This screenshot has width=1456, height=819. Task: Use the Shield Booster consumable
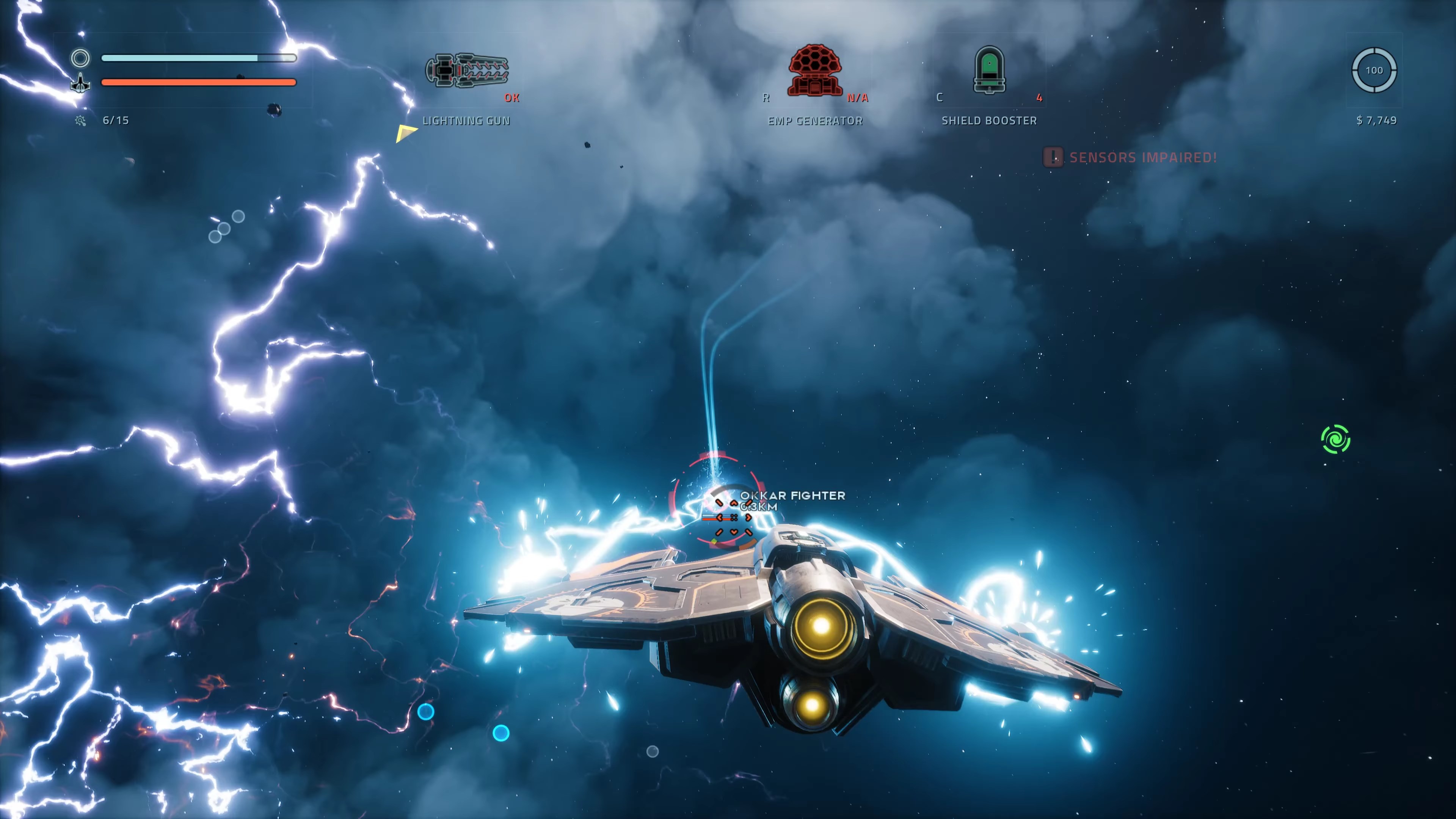point(988,71)
